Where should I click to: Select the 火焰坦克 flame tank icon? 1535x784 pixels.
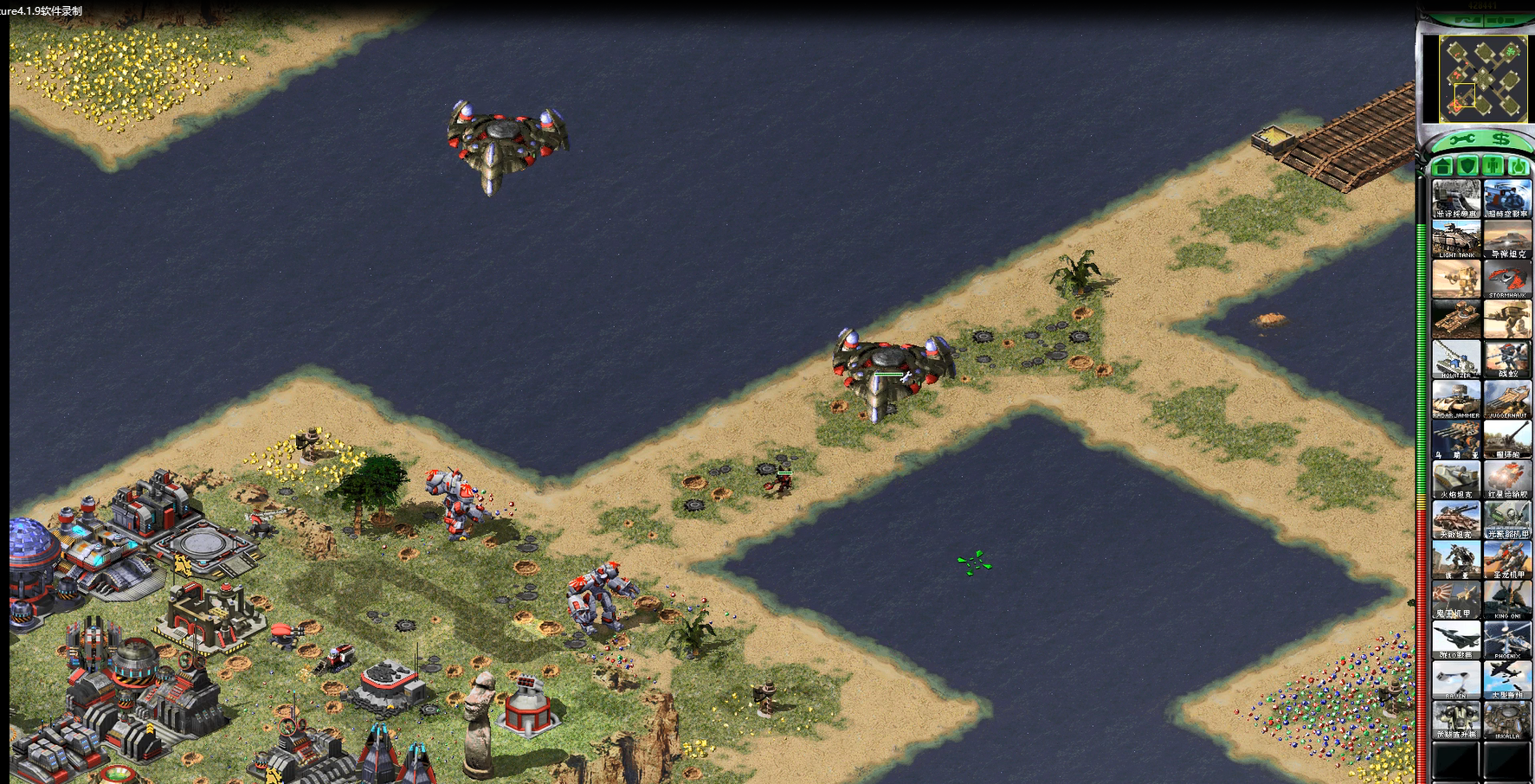1456,479
